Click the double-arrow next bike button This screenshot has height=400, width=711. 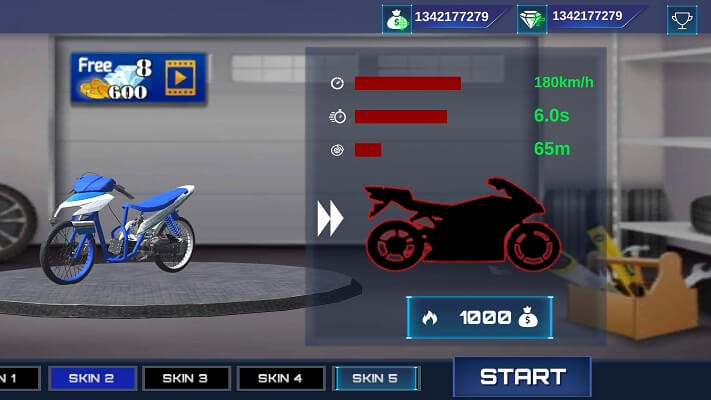(330, 219)
